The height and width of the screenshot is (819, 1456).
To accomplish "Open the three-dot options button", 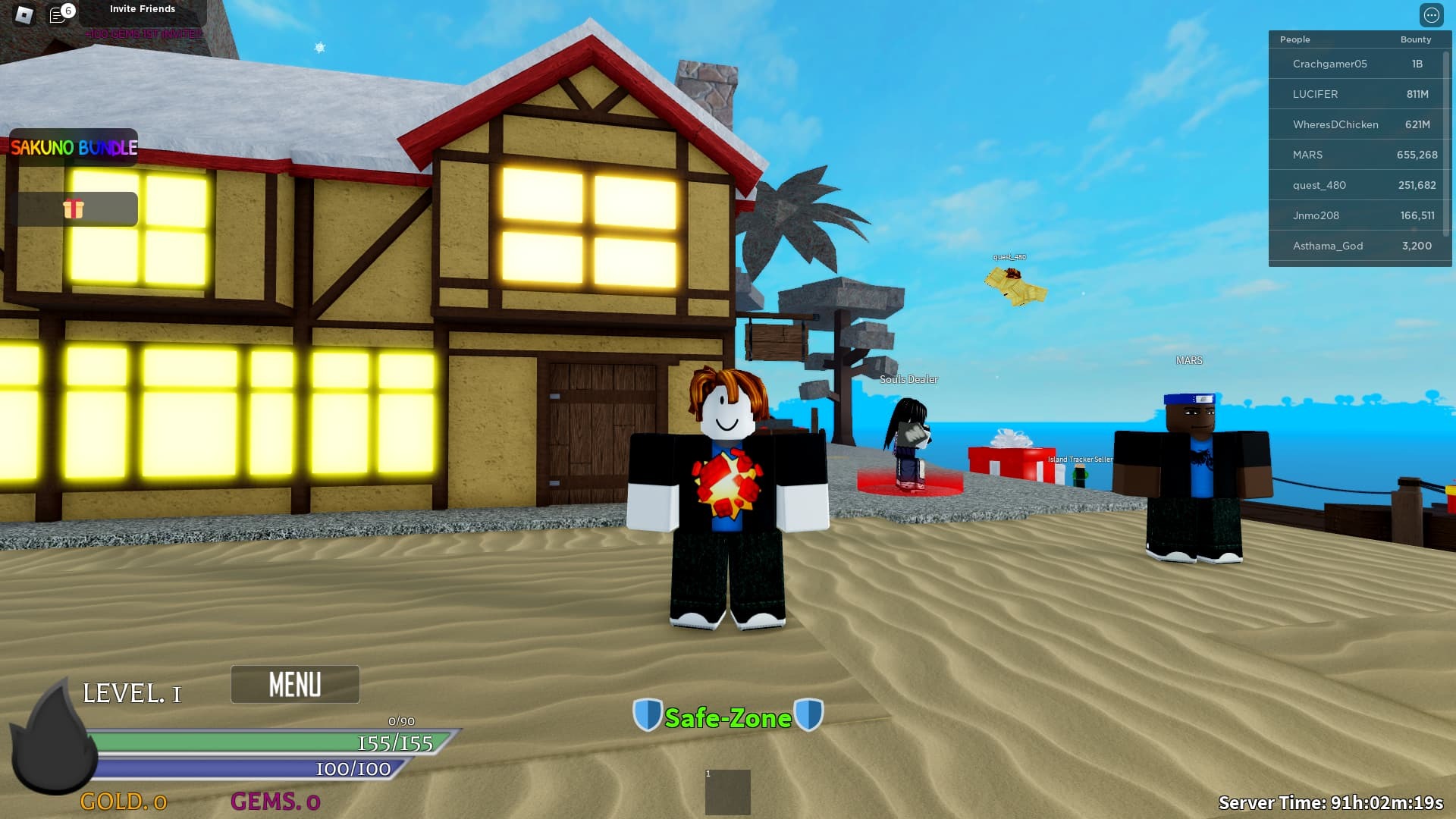I will click(1431, 15).
